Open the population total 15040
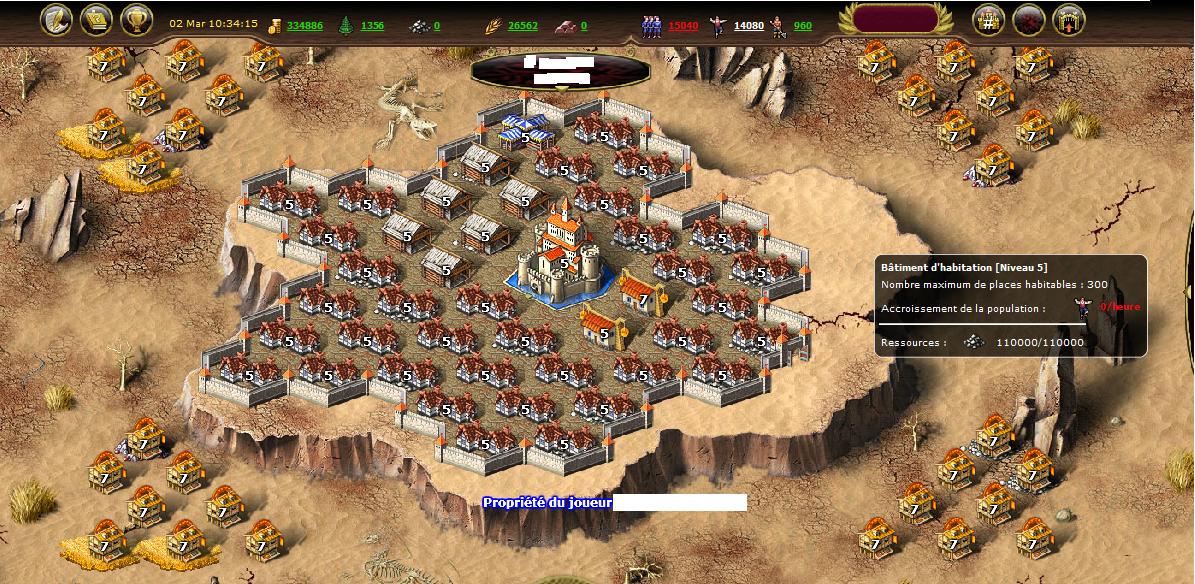The image size is (1195, 584). (683, 25)
